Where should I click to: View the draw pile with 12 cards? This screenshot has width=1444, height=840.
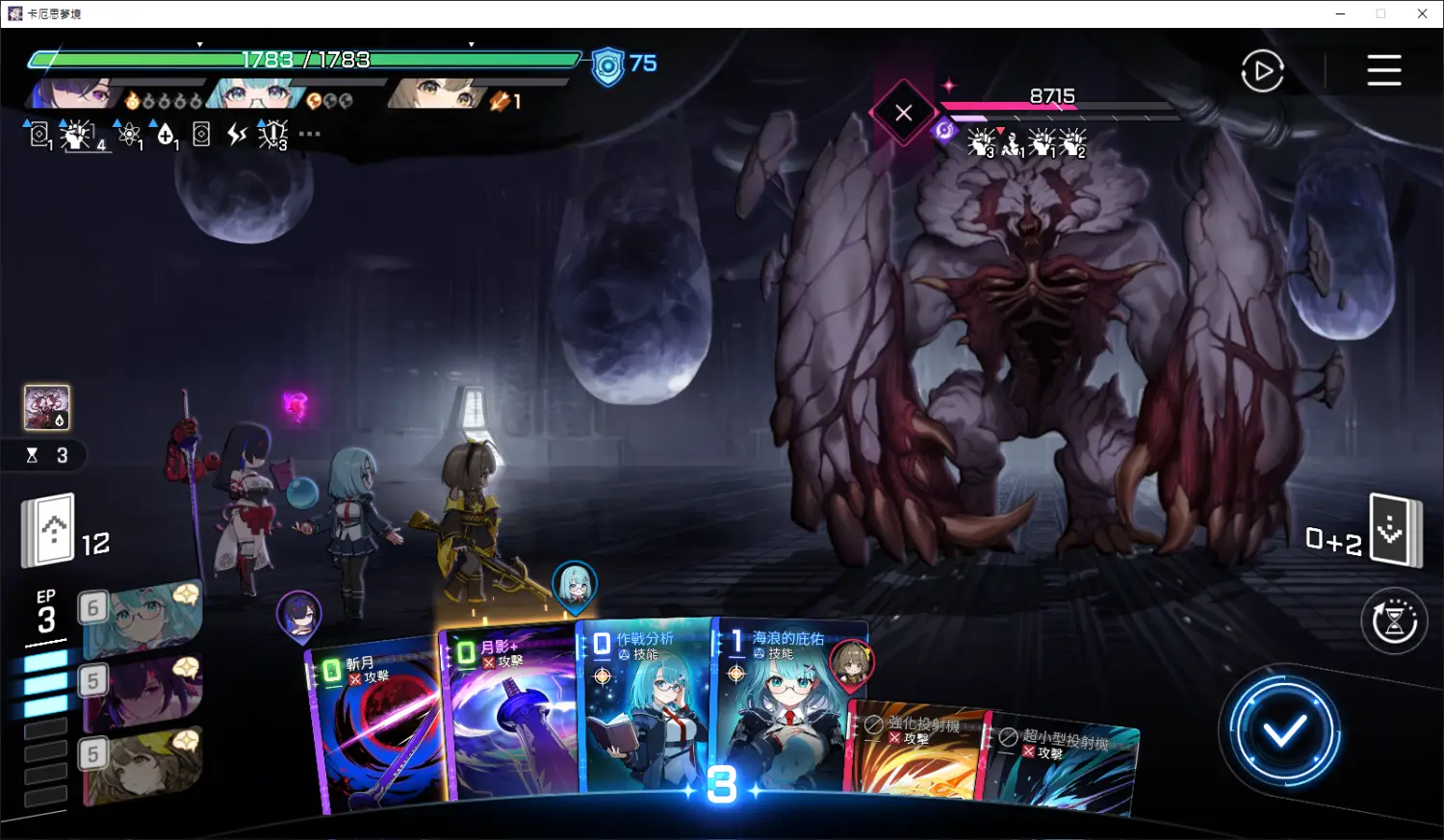pos(50,530)
